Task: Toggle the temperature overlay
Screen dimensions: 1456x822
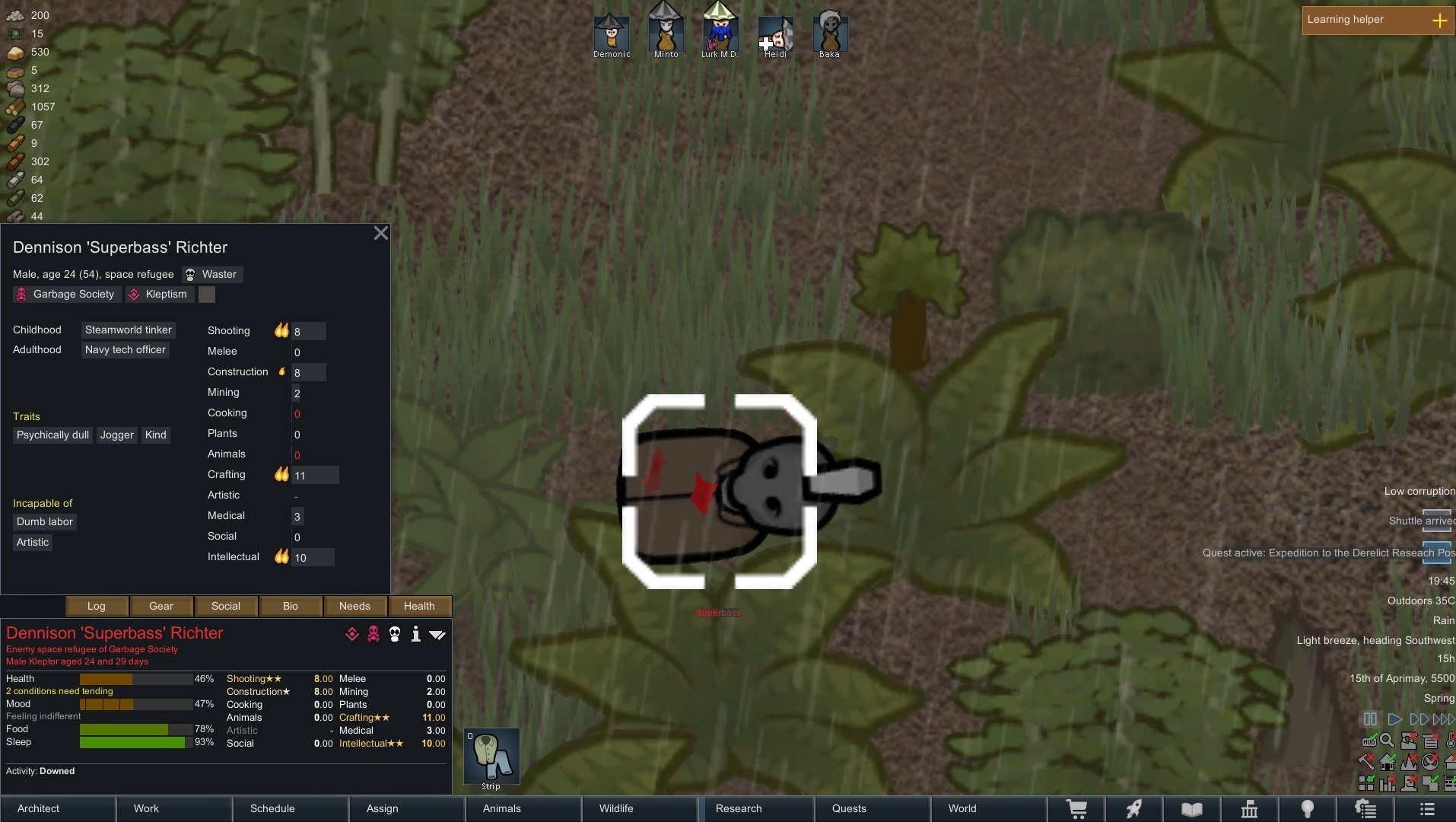Action: (1450, 741)
